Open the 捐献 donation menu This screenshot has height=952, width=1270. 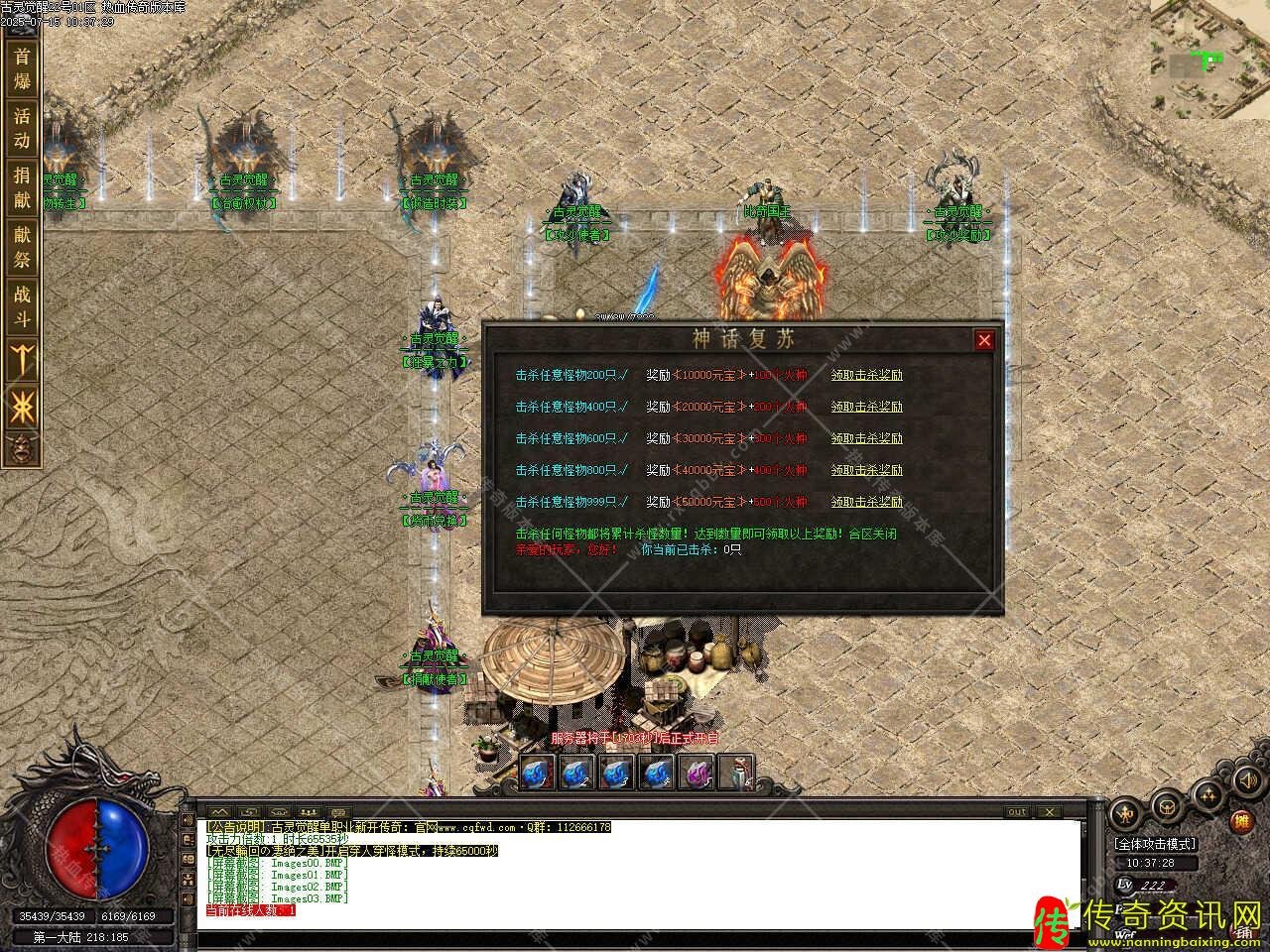(x=22, y=188)
